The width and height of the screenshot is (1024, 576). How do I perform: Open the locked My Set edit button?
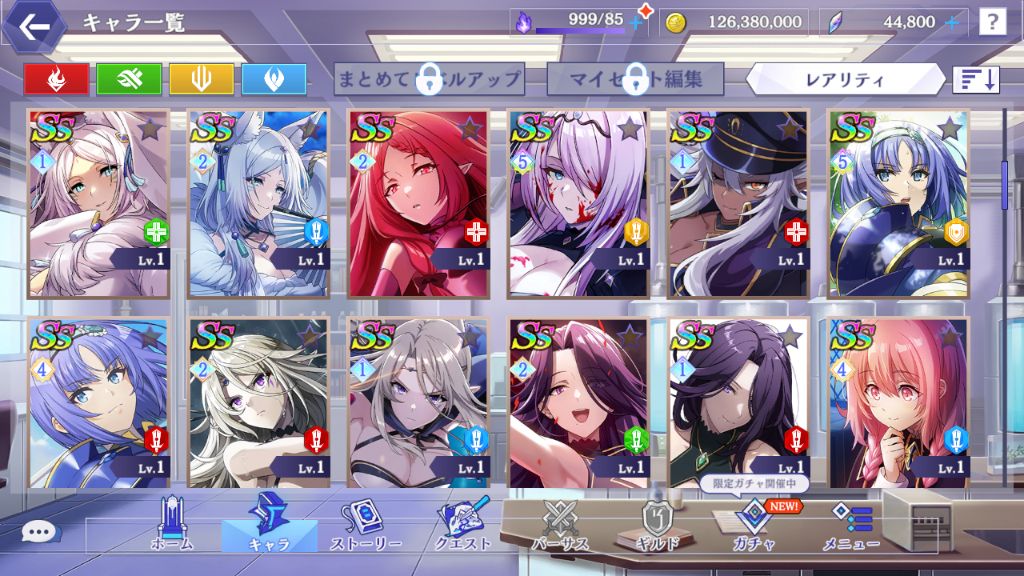(636, 78)
